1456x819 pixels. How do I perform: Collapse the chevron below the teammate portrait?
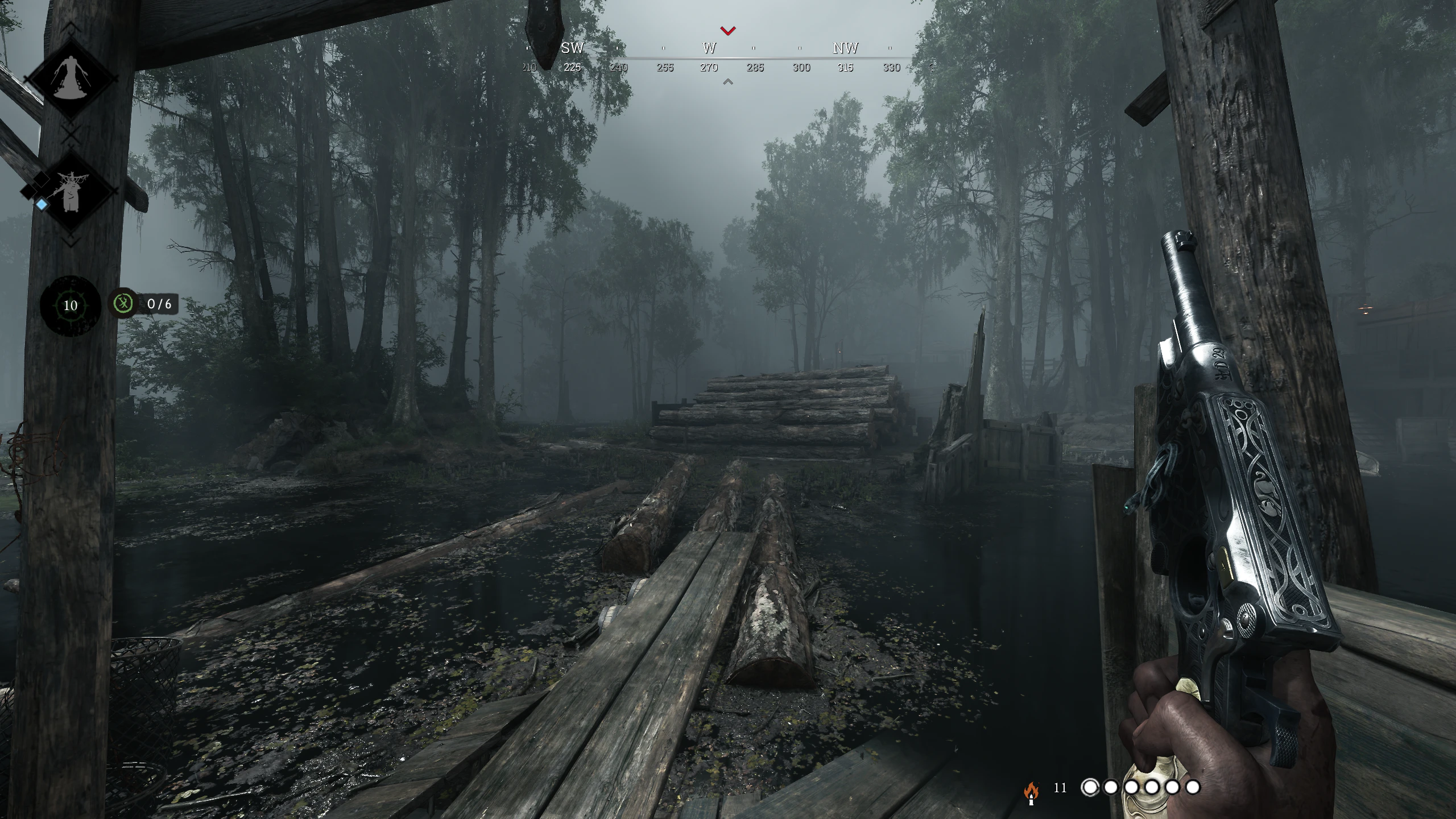pyautogui.click(x=70, y=242)
